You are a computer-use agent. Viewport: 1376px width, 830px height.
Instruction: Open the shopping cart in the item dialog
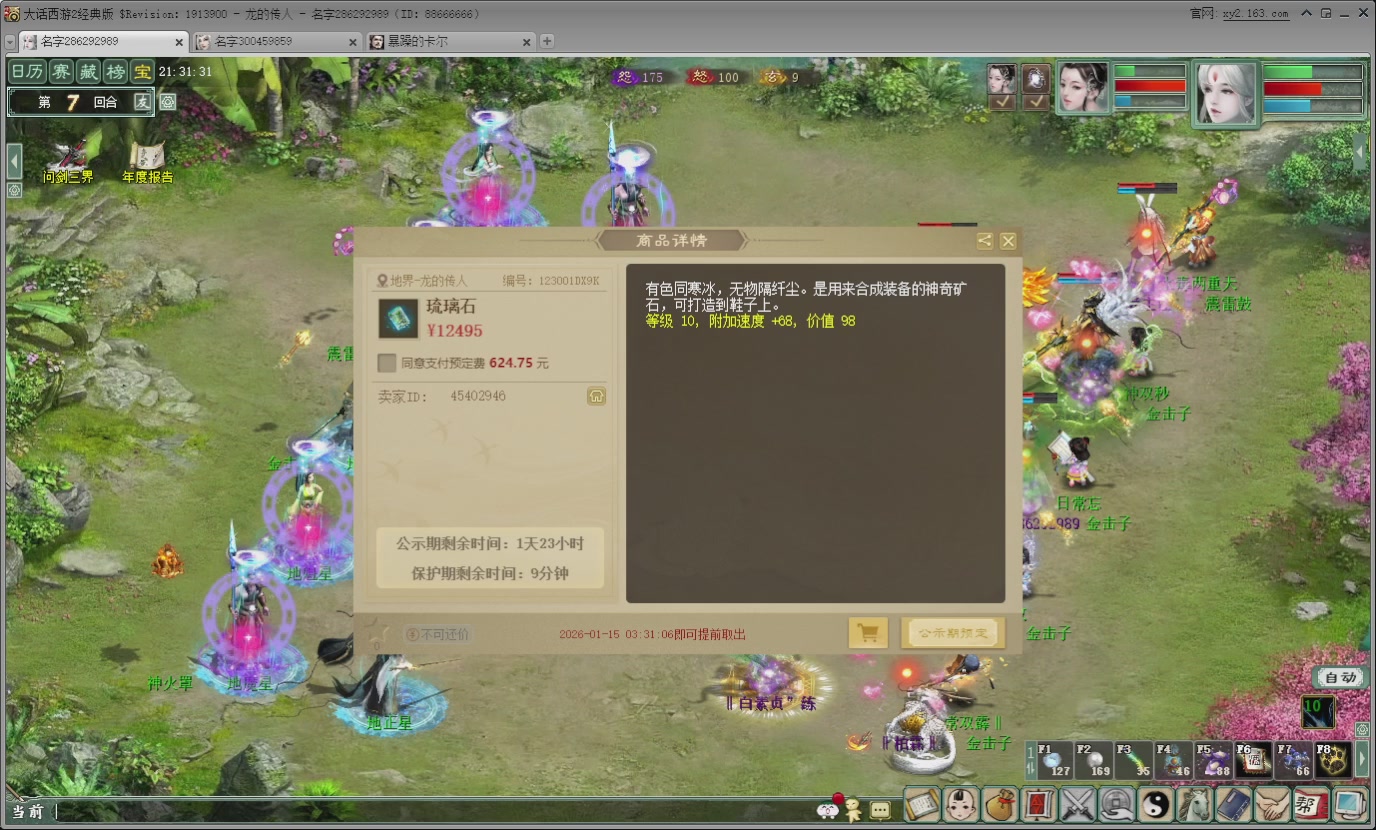[x=867, y=632]
